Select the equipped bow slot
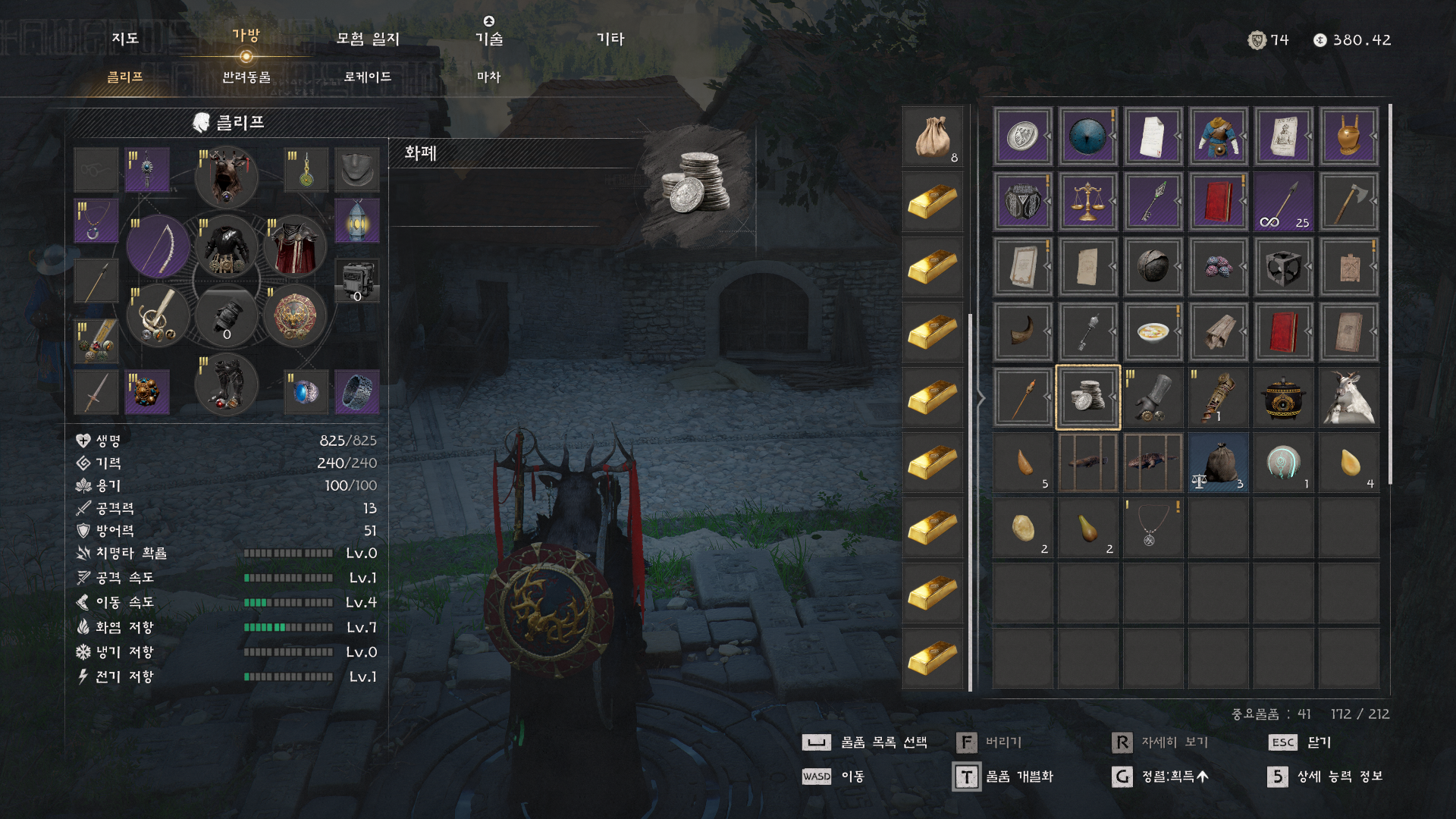The image size is (1456, 819). [x=158, y=246]
